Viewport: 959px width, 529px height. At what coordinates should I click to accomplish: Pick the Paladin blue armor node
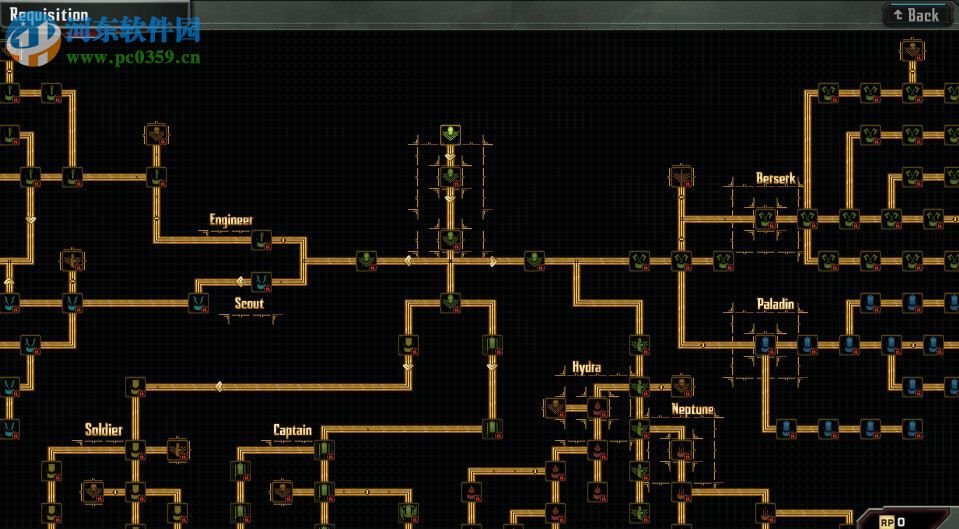pos(766,345)
